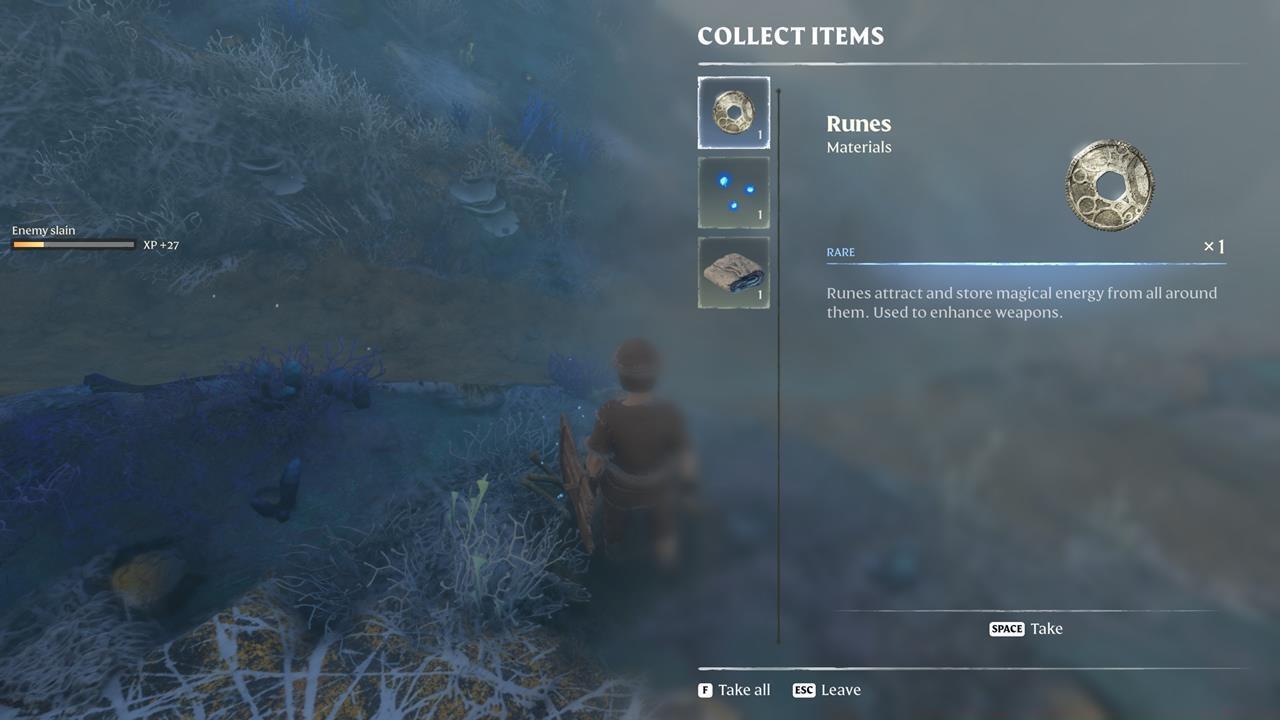Select the blue glowing orbs loot slot

pos(733,192)
